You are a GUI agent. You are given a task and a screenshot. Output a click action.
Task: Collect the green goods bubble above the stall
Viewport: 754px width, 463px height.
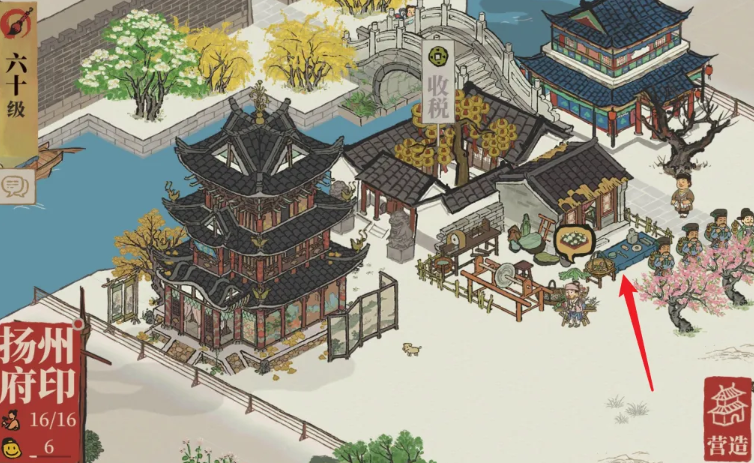(574, 240)
